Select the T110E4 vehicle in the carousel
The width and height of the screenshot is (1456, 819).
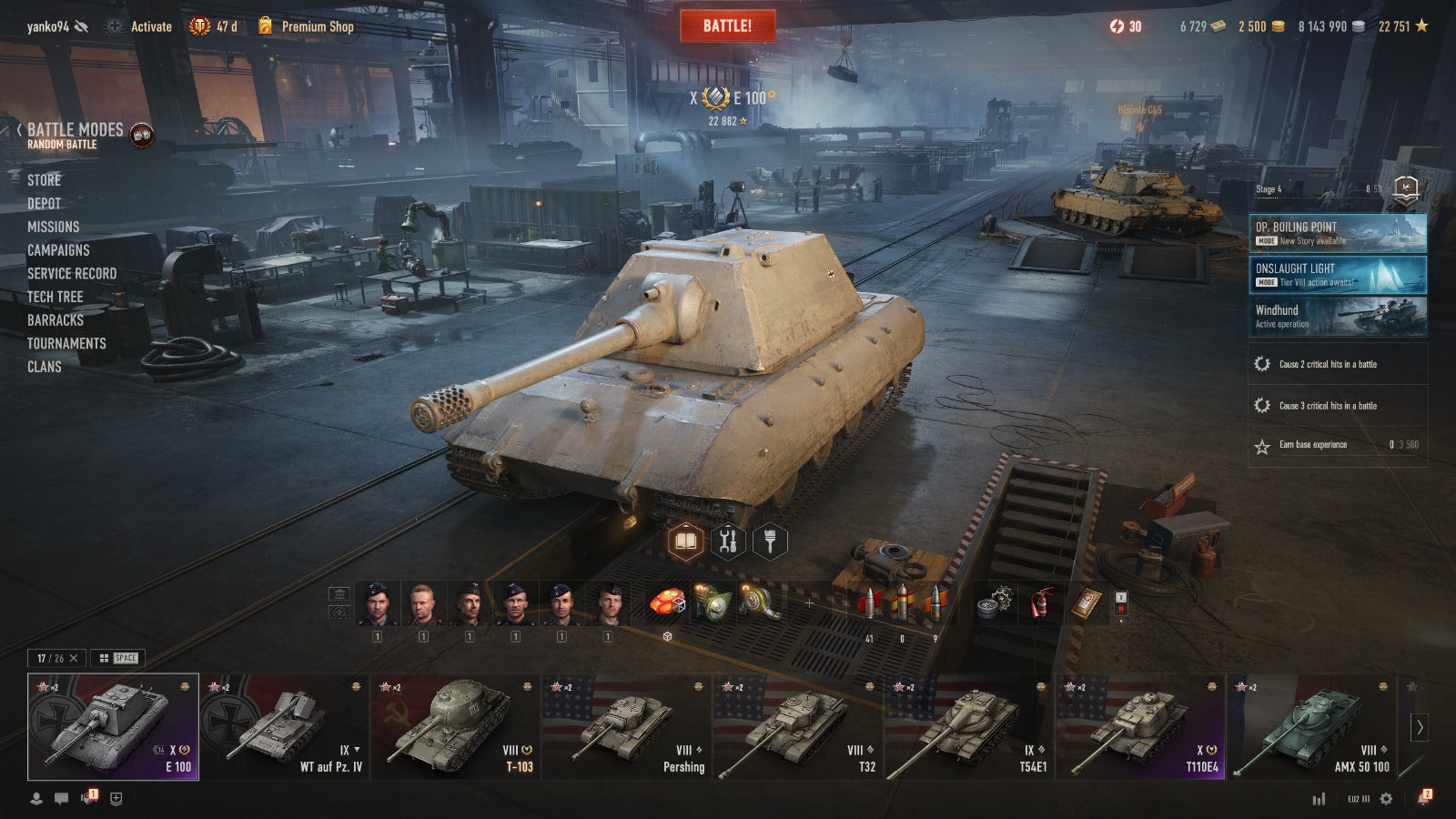tap(1139, 726)
